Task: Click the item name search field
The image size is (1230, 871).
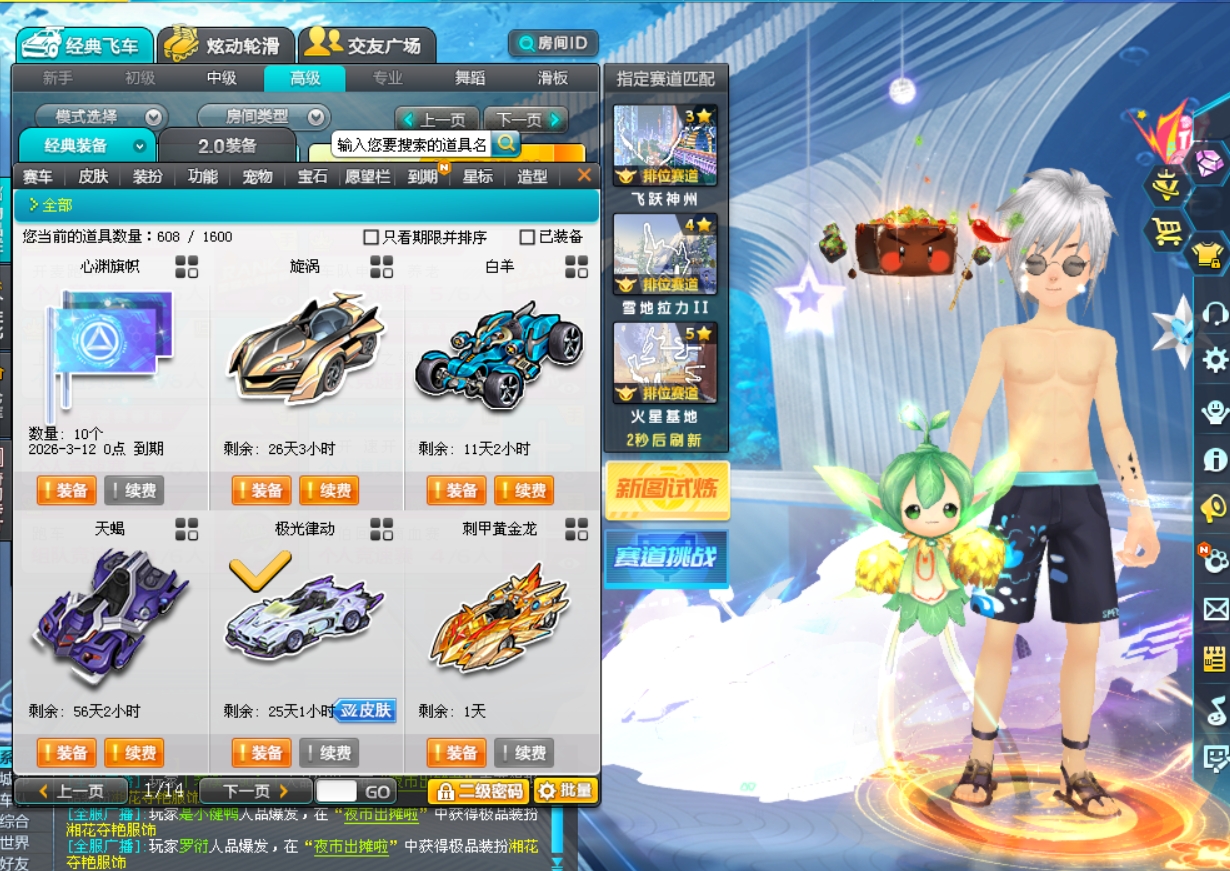Action: [x=411, y=145]
